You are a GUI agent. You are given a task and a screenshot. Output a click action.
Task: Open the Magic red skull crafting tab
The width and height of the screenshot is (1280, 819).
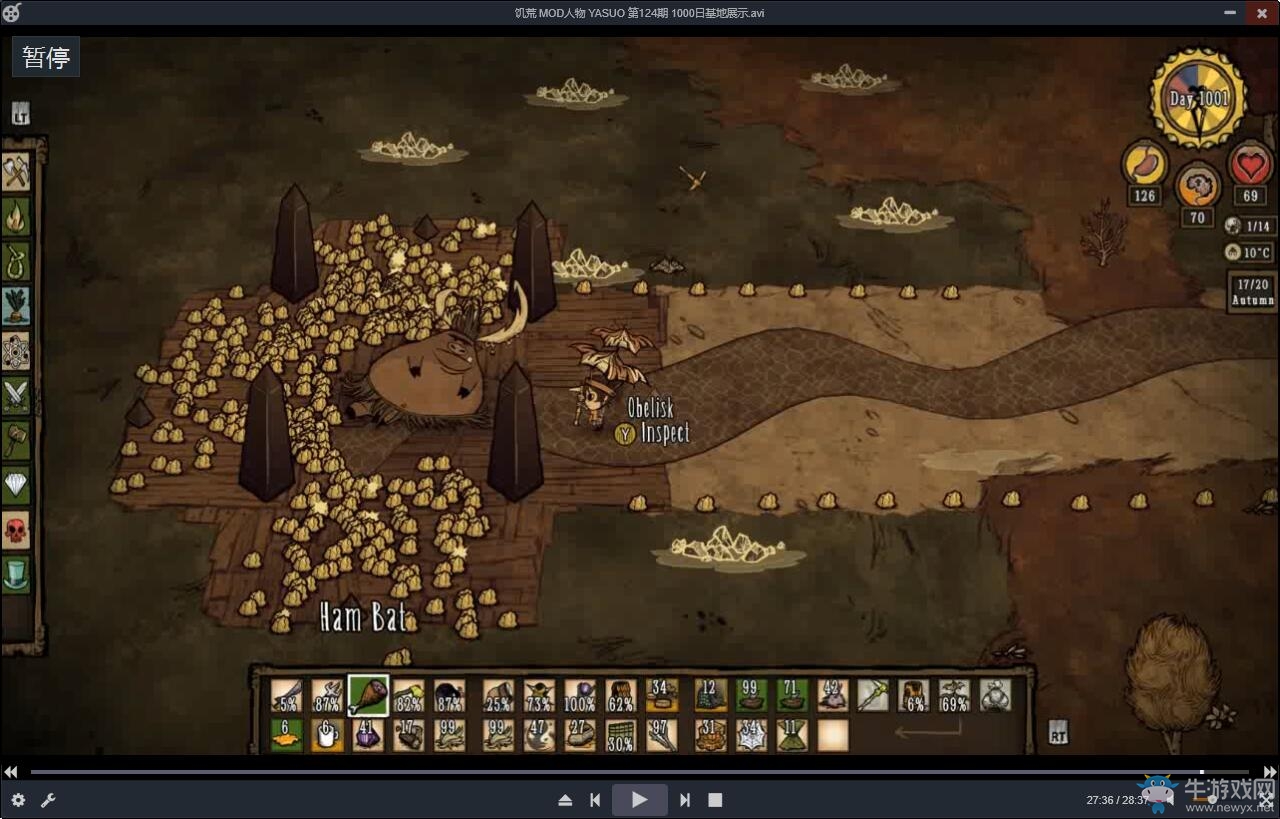pyautogui.click(x=17, y=530)
